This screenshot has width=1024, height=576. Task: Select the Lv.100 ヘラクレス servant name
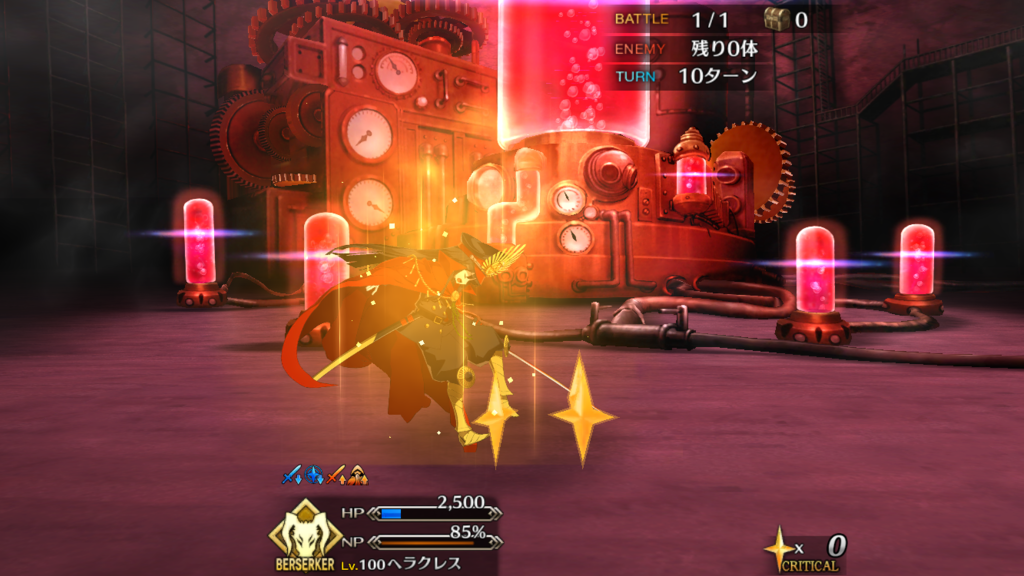[x=398, y=564]
